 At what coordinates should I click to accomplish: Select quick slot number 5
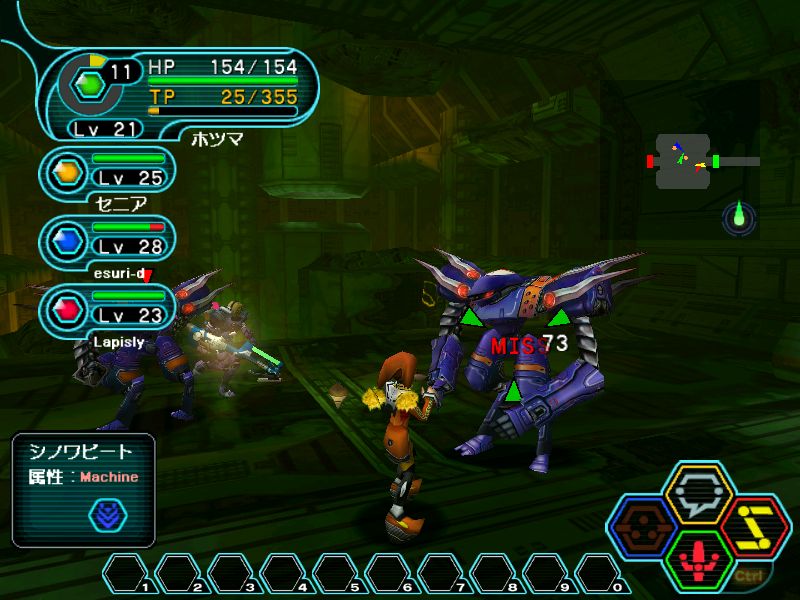pyautogui.click(x=338, y=574)
